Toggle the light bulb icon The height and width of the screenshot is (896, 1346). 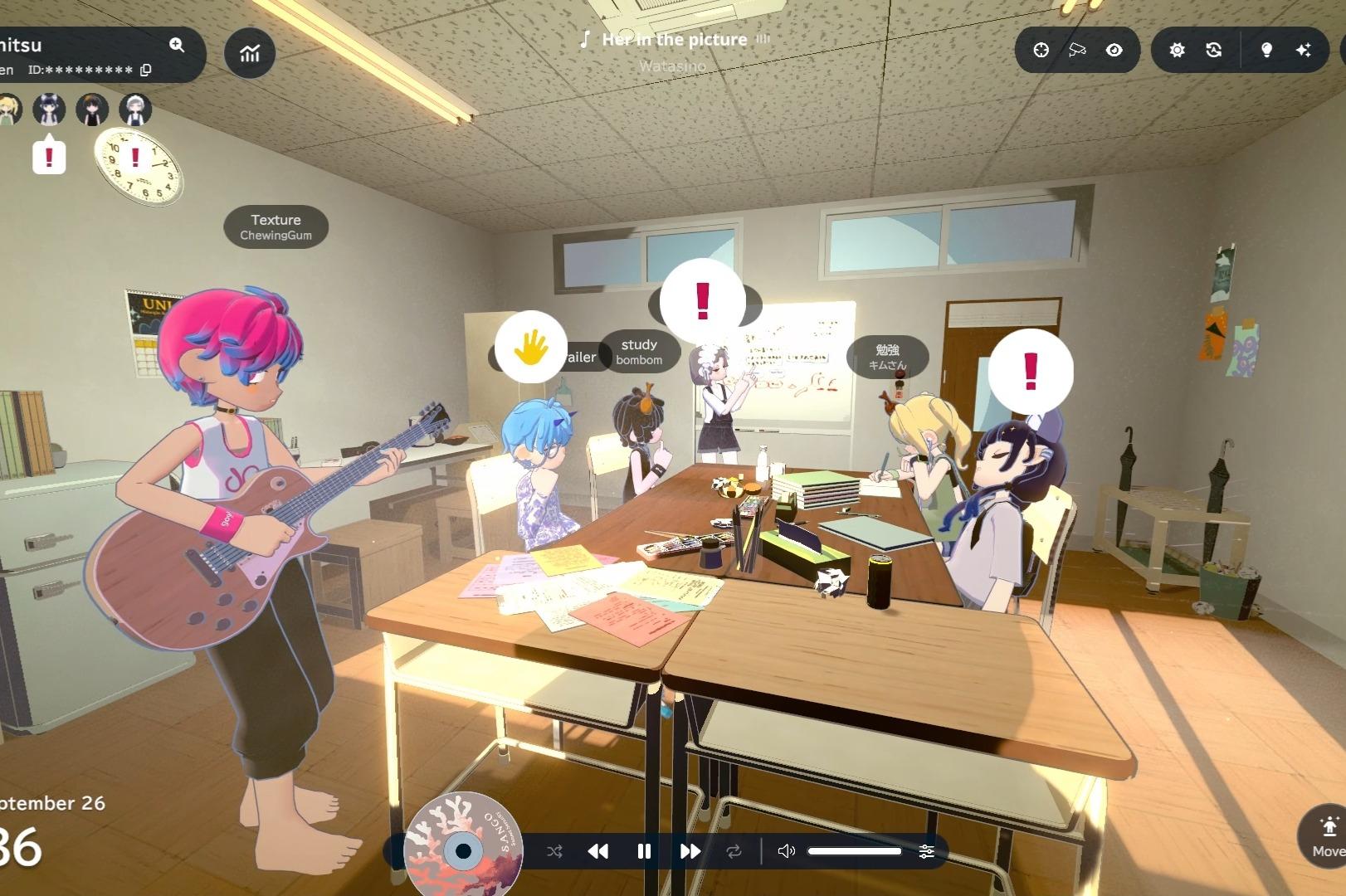click(x=1266, y=50)
